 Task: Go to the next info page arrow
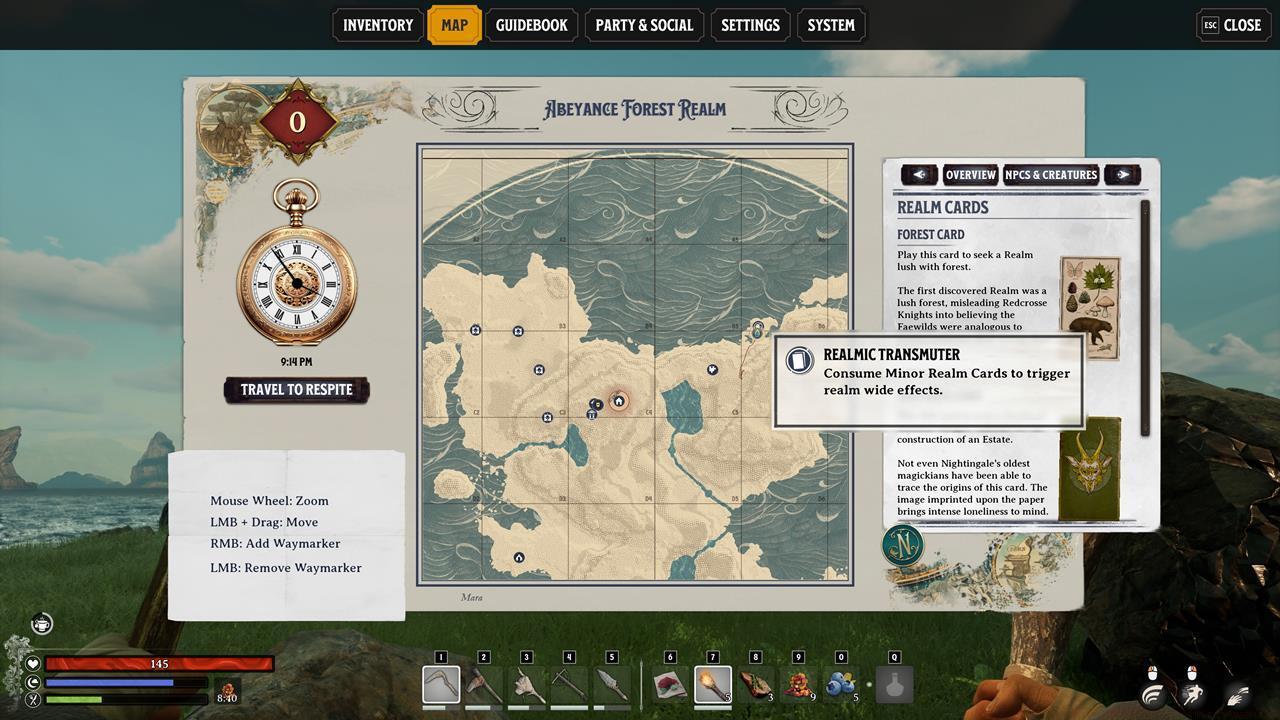click(1123, 175)
